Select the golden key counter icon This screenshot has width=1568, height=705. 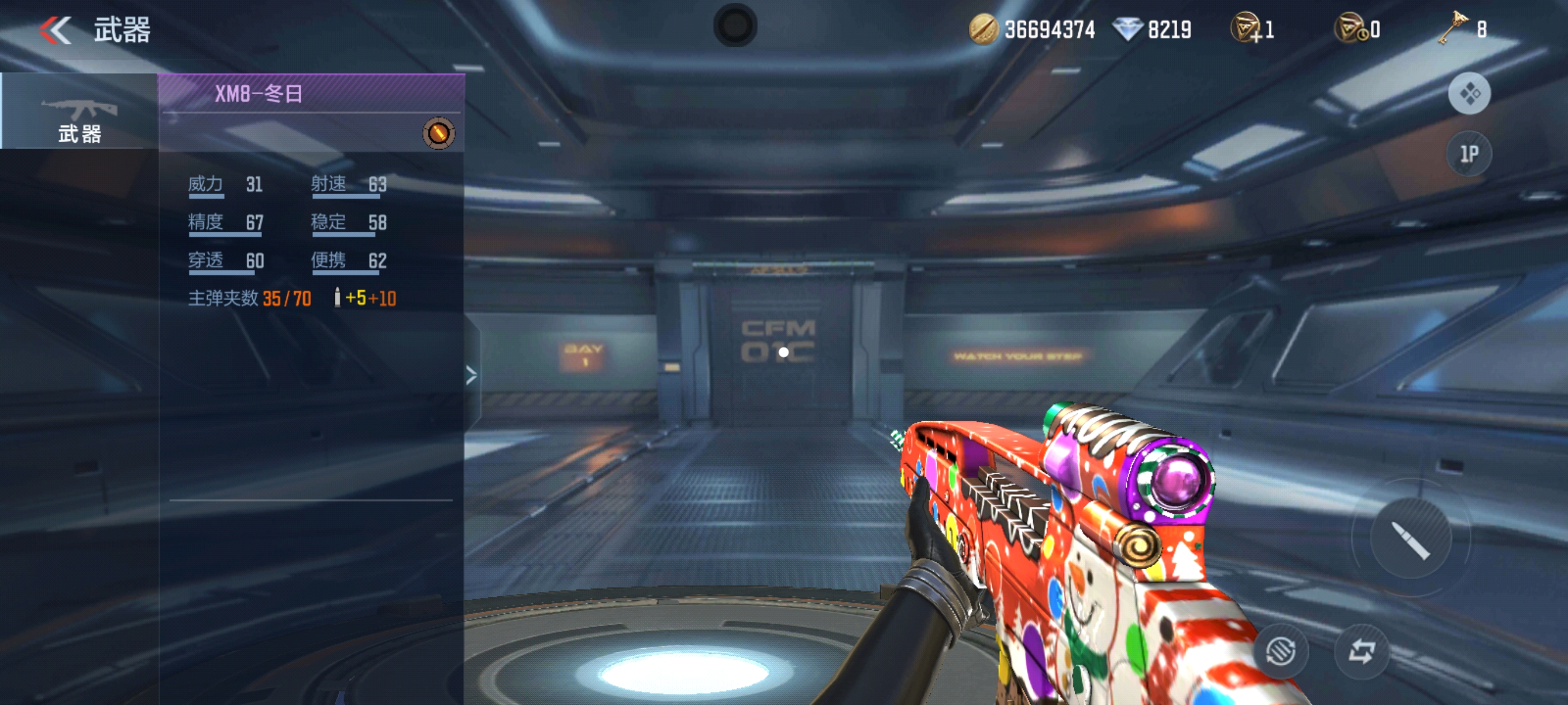point(1452,28)
